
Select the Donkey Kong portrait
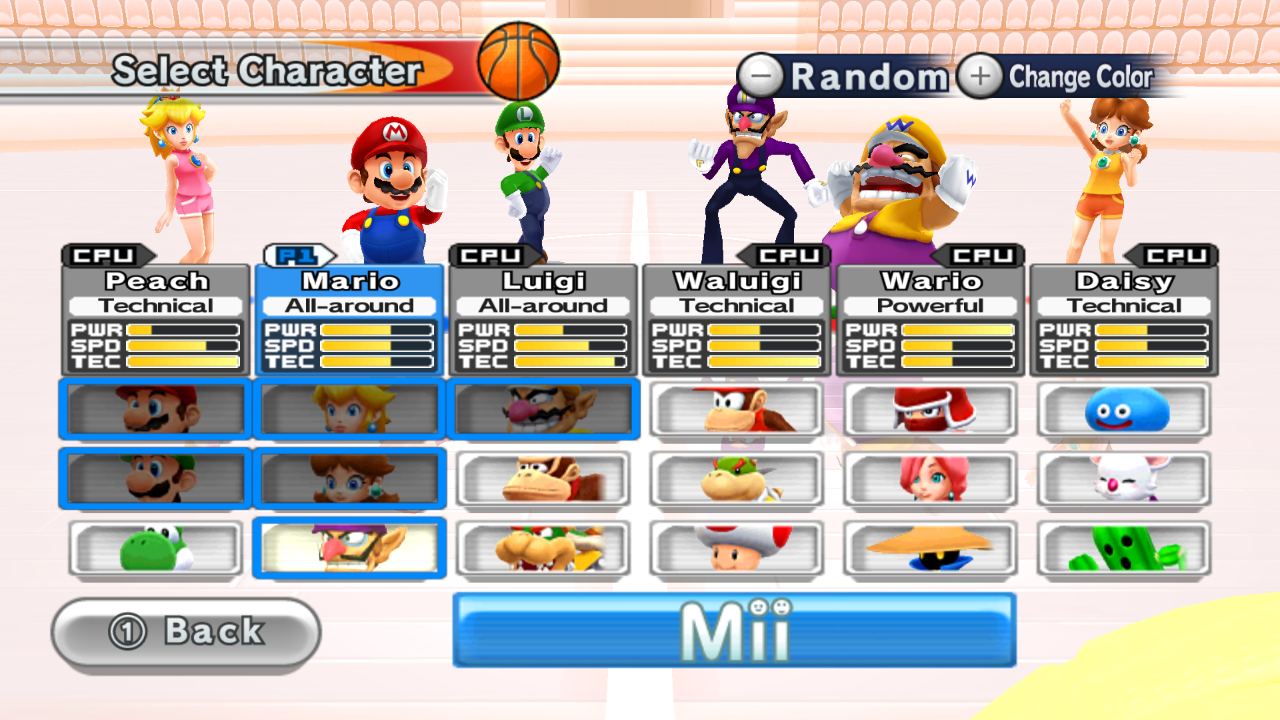(x=542, y=478)
